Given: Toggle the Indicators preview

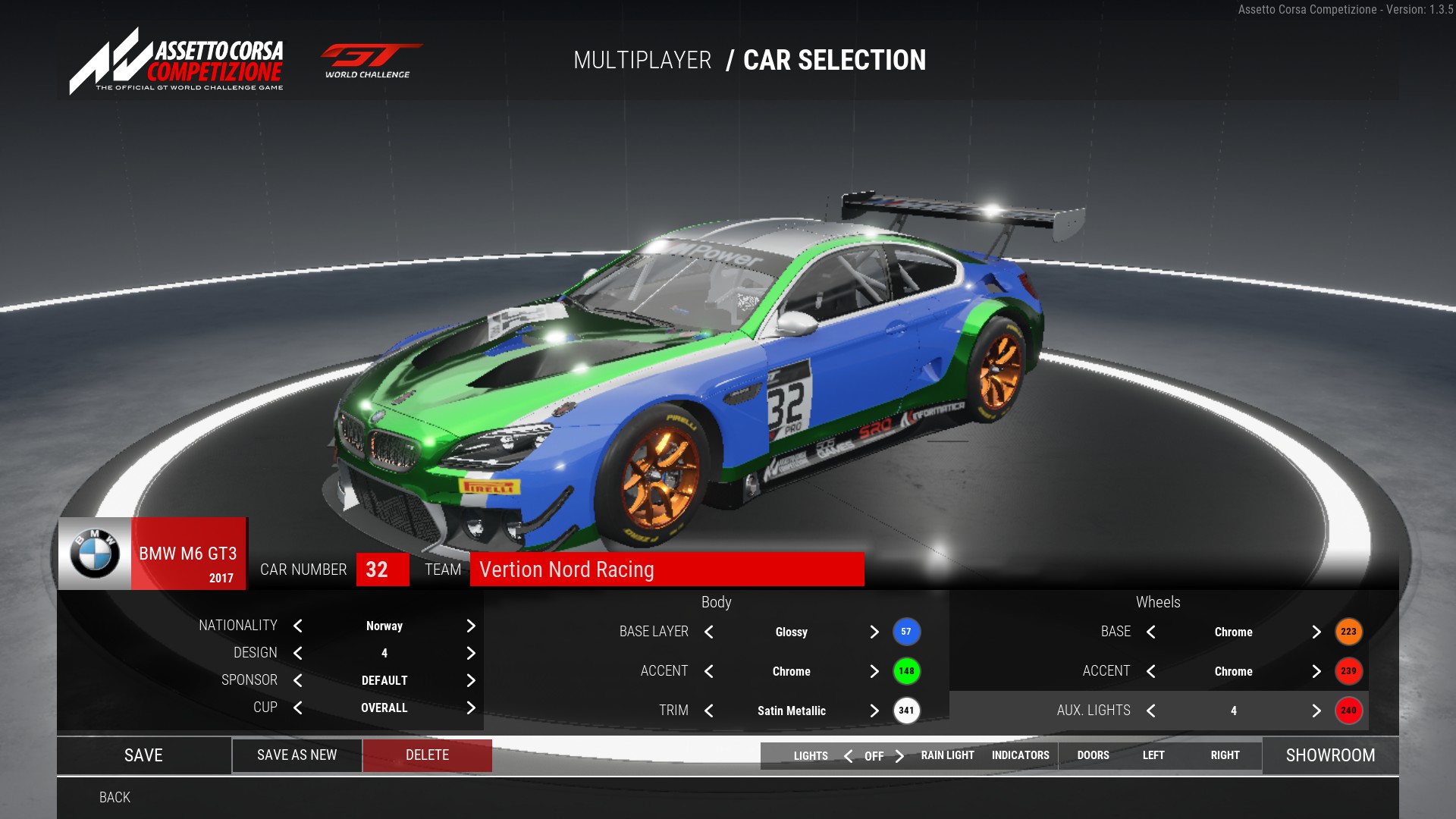Looking at the screenshot, I should click(1020, 755).
